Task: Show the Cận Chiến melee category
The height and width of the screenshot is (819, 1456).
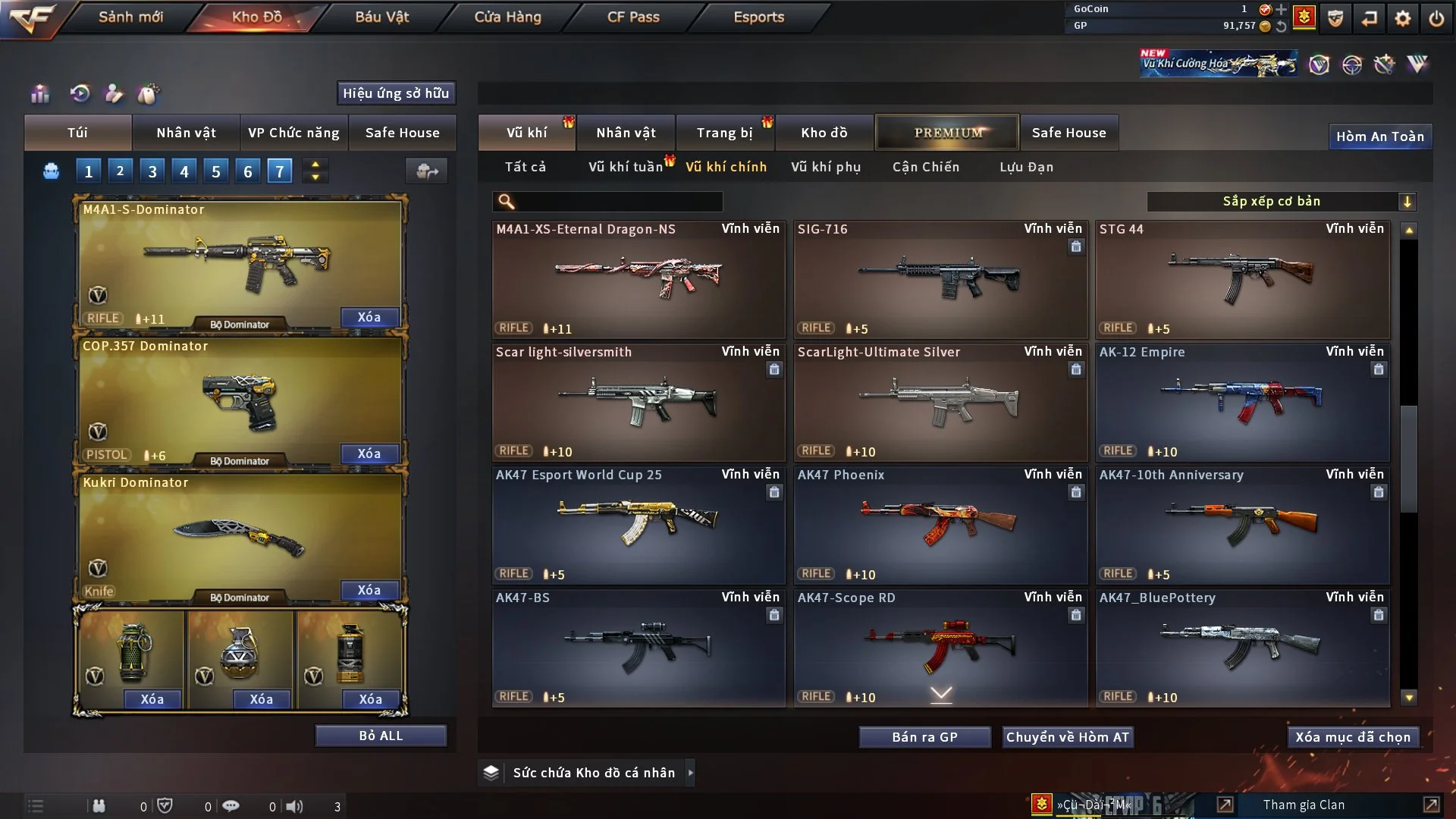Action: coord(925,167)
